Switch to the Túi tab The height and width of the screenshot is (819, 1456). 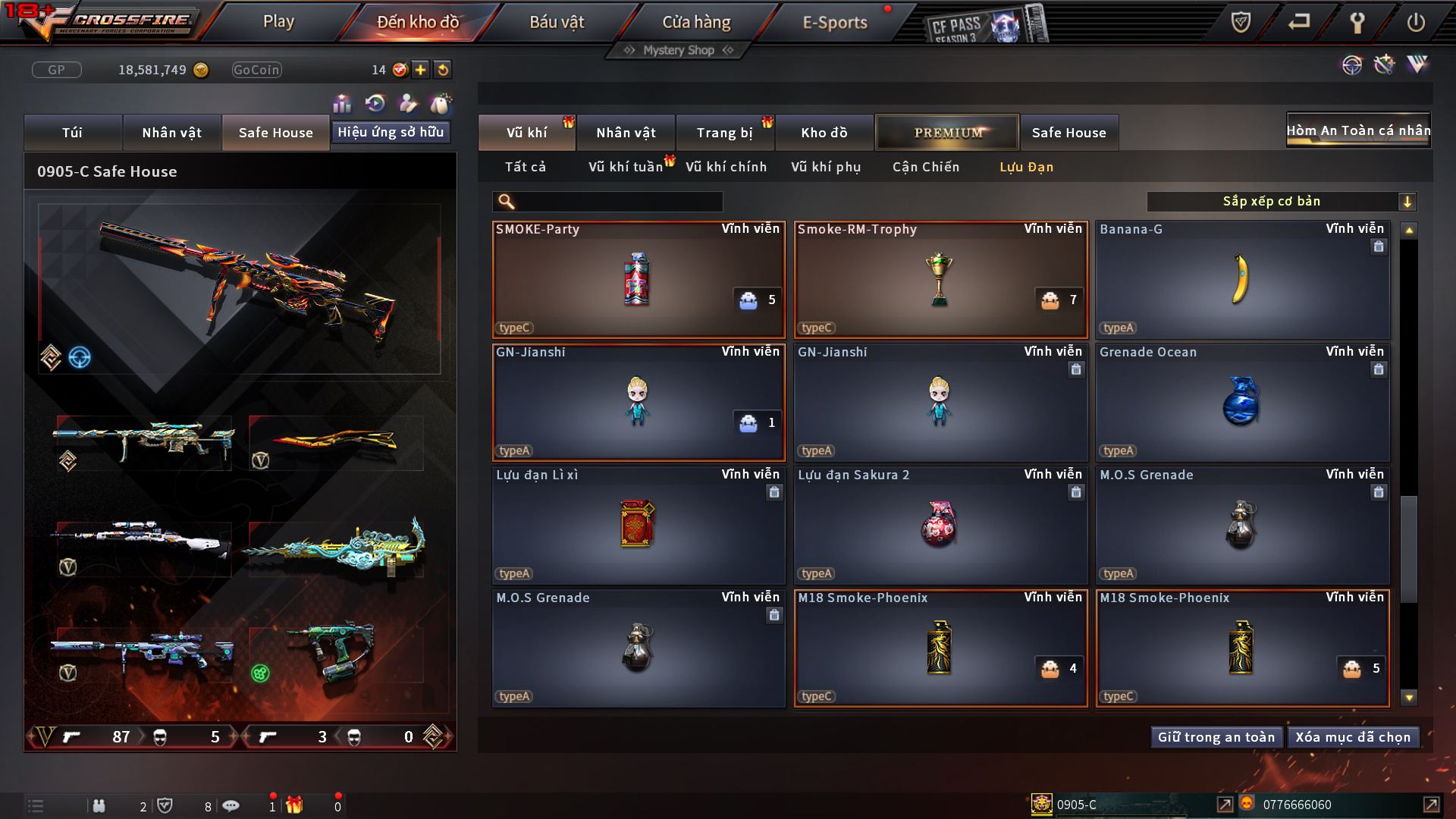[x=73, y=133]
